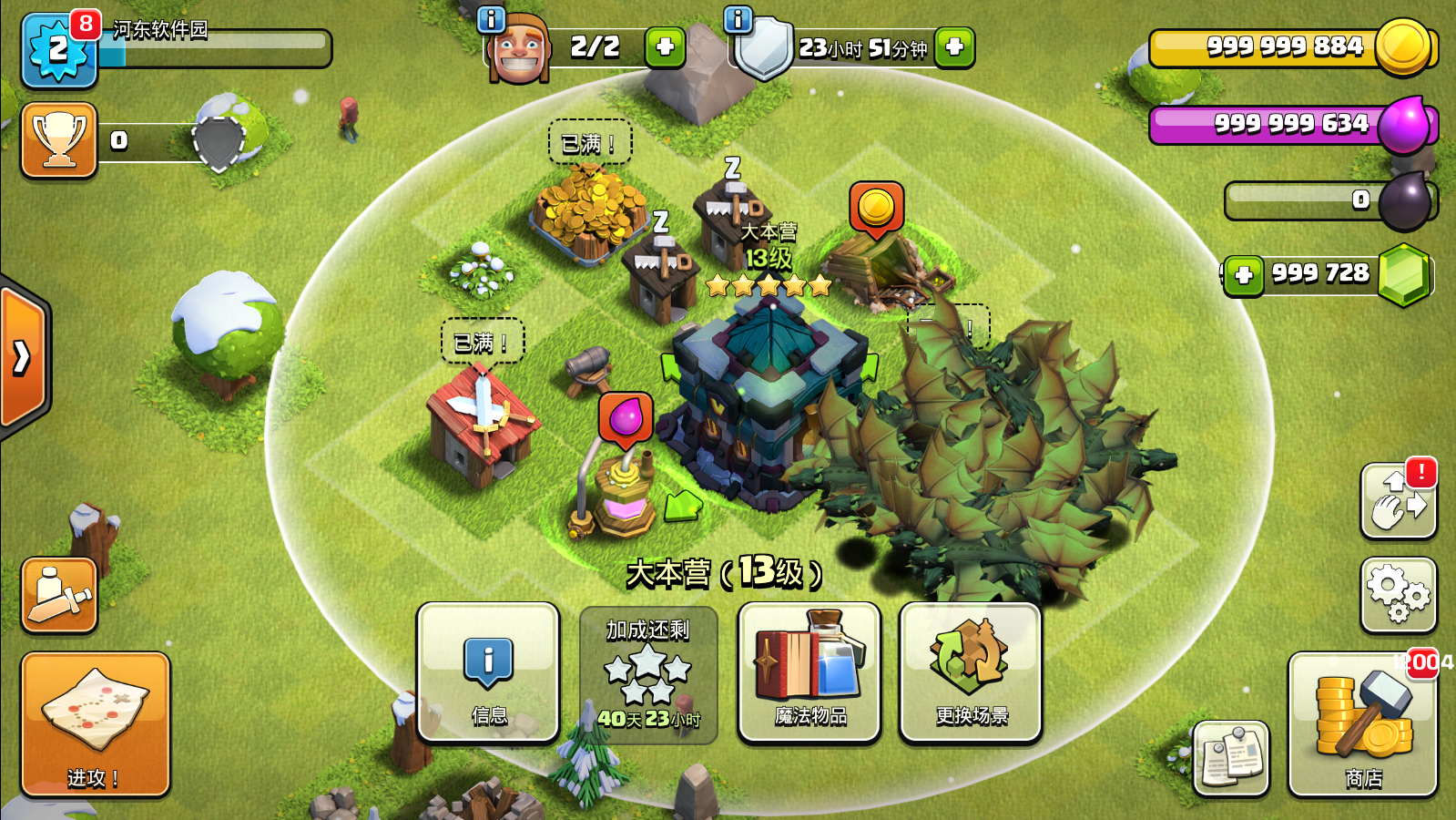Collect gold from the gold bubble
The image size is (1456, 820).
[876, 209]
